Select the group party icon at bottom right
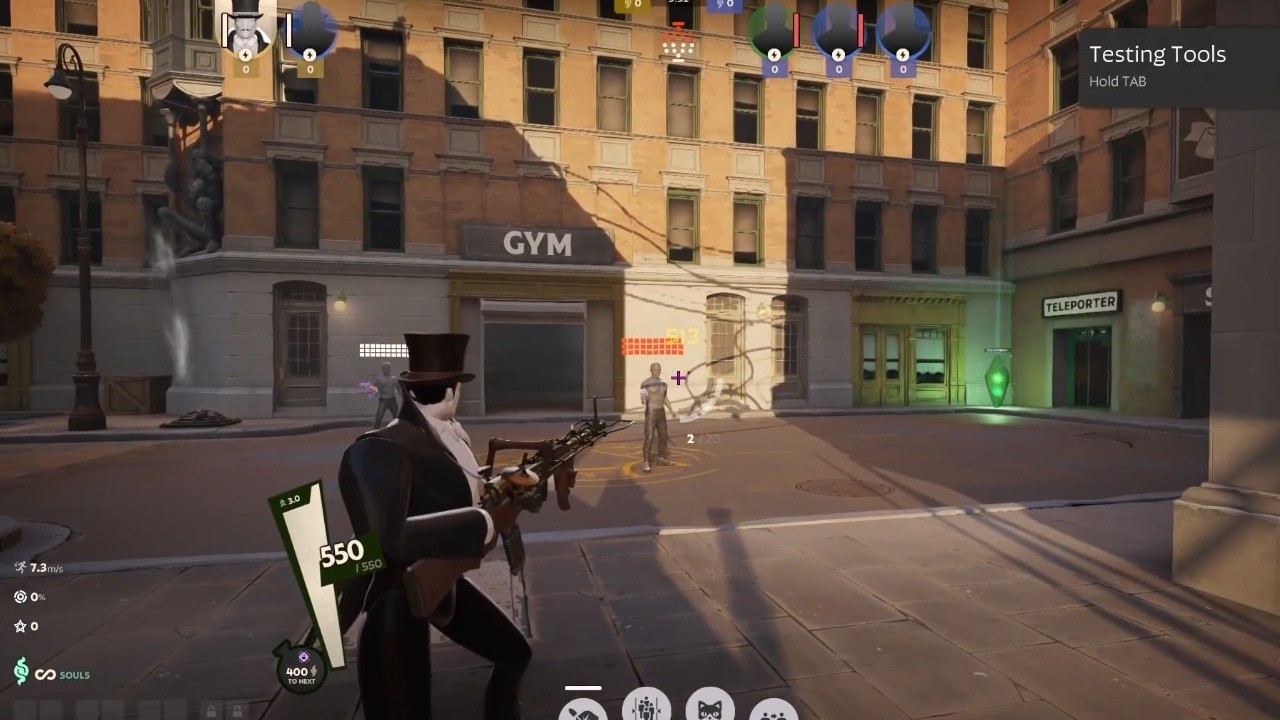 pyautogui.click(x=775, y=712)
